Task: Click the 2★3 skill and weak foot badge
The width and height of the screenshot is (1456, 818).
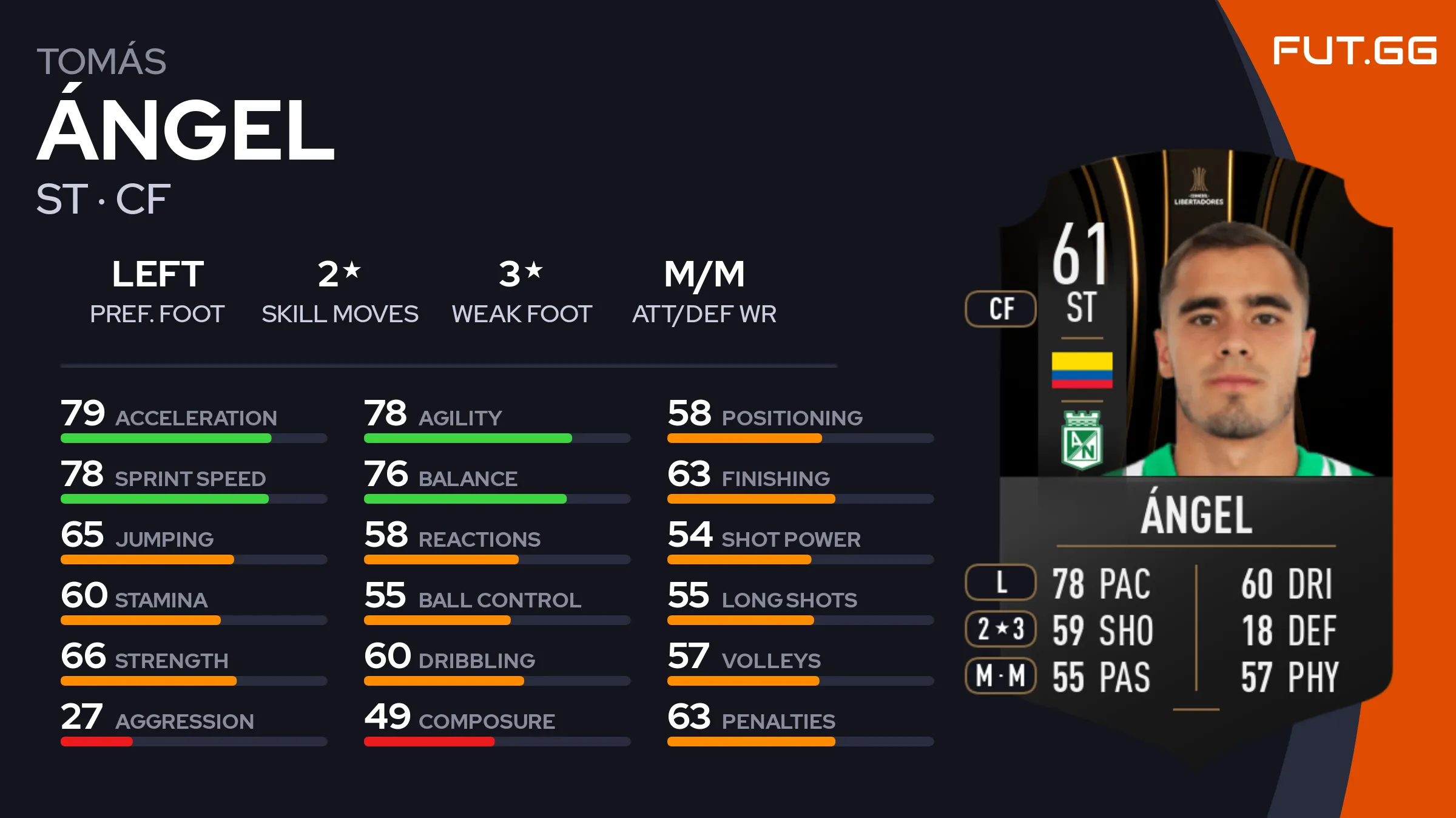Action: pyautogui.click(x=1001, y=629)
